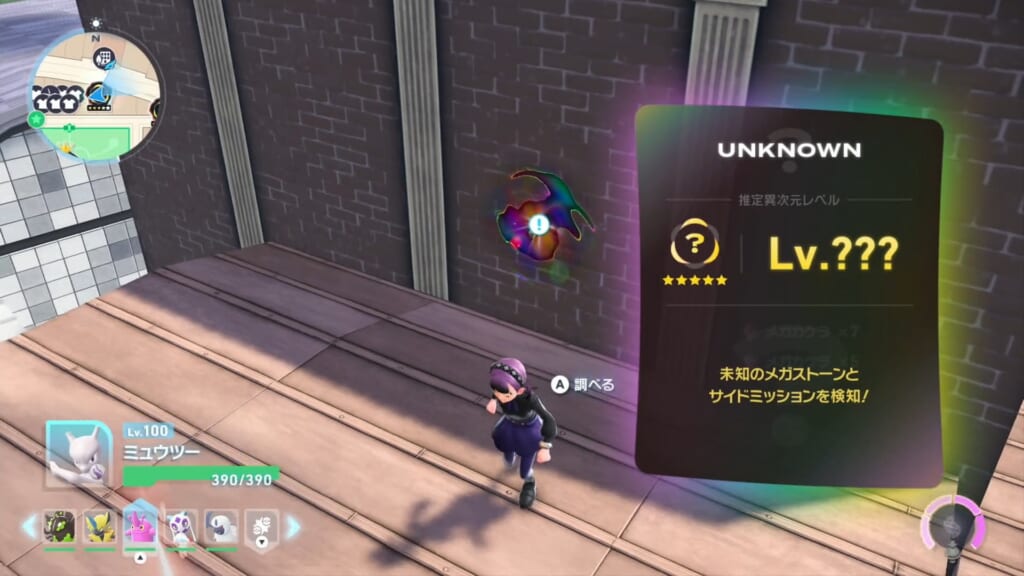Switch to the yellow Zeraora party slot
1024x576 pixels.
pos(99,526)
